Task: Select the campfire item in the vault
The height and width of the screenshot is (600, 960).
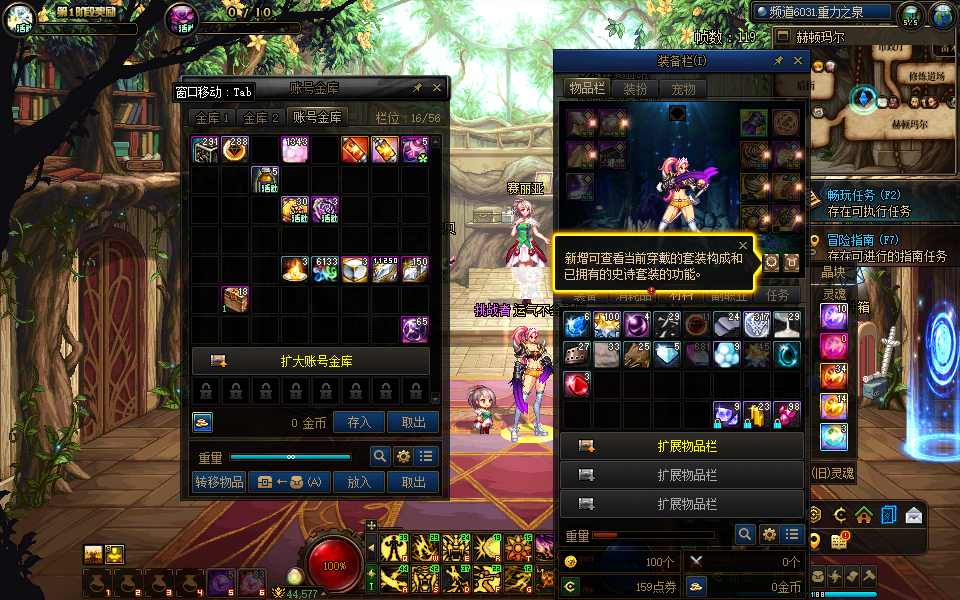Action: 295,269
